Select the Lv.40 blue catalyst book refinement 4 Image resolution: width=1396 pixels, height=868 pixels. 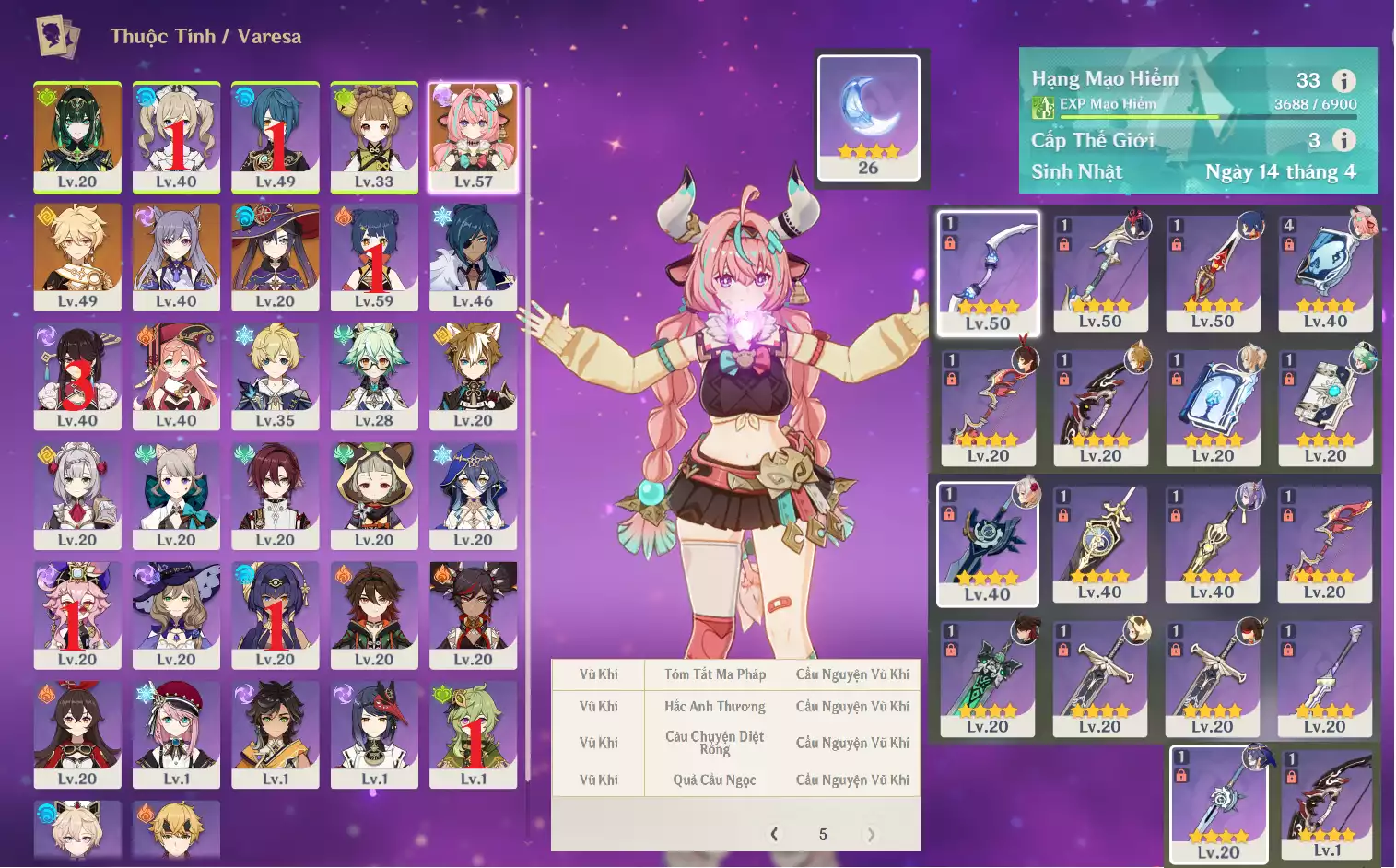tap(1325, 273)
